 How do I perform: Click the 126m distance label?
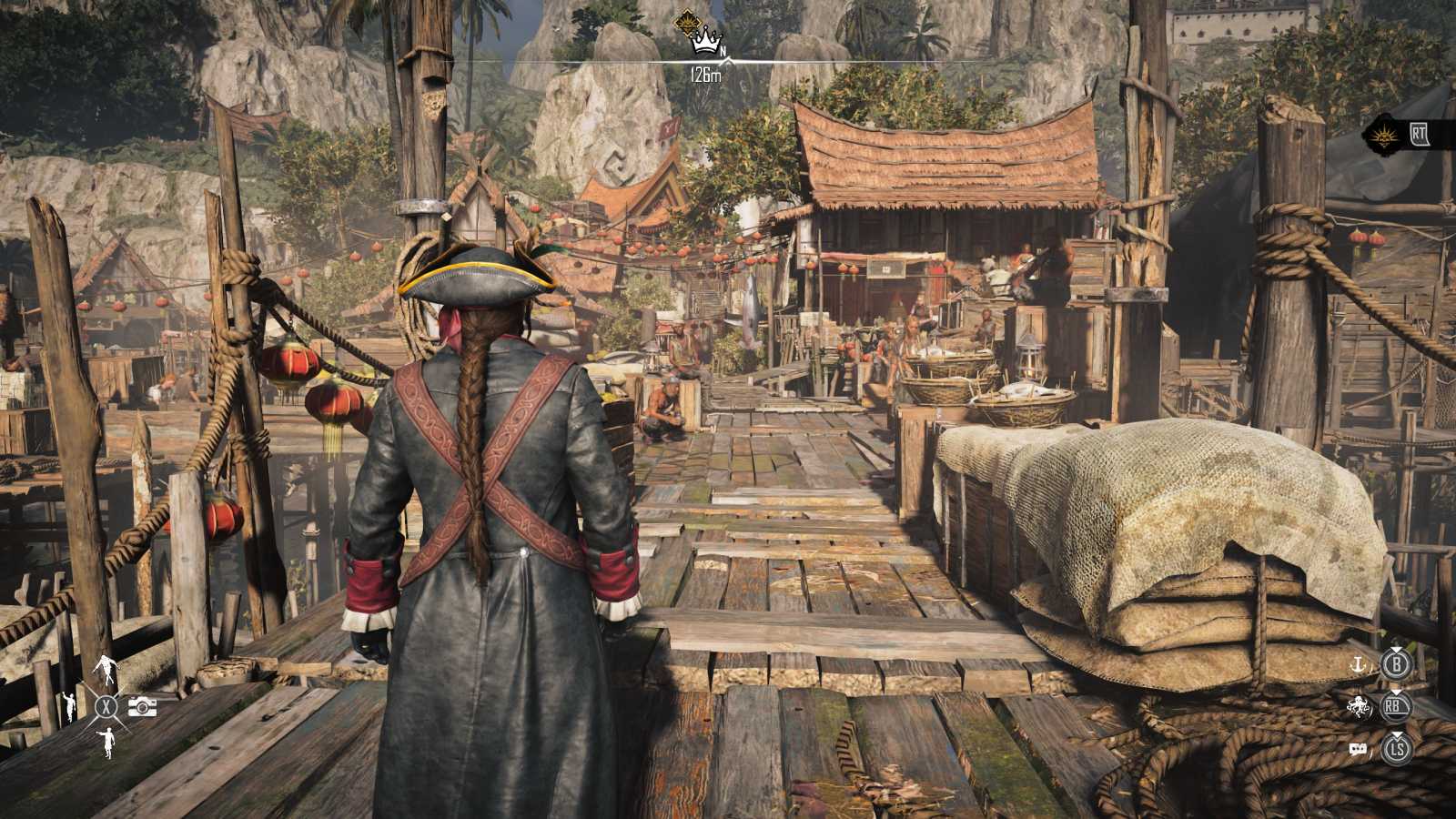point(705,75)
